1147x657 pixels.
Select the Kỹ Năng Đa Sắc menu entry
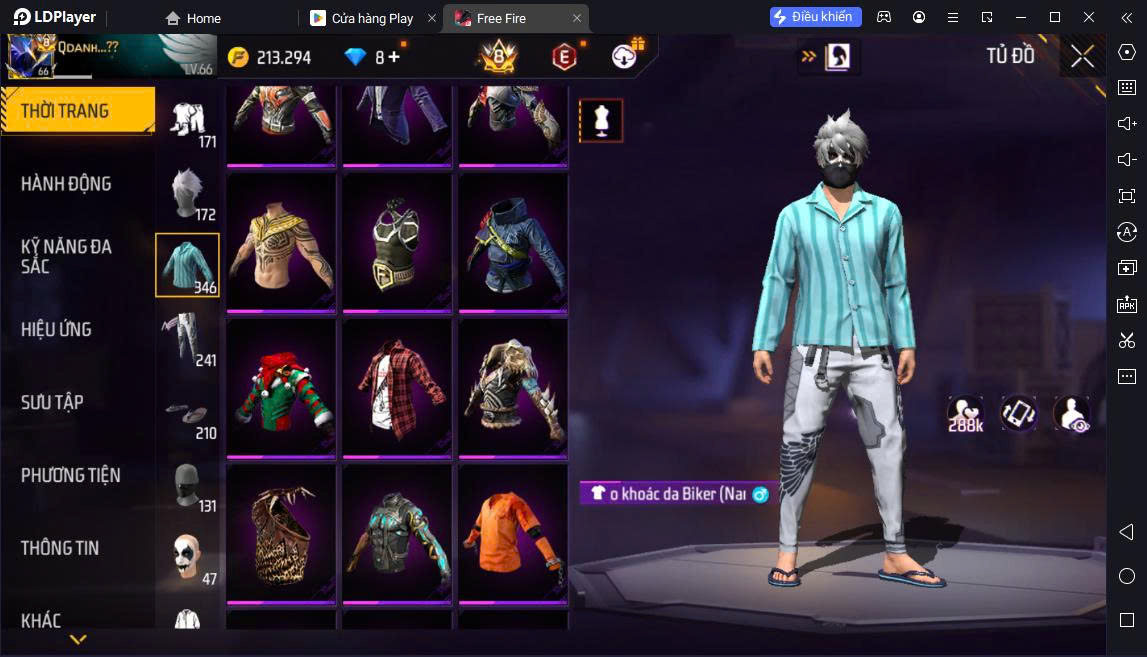(66, 256)
